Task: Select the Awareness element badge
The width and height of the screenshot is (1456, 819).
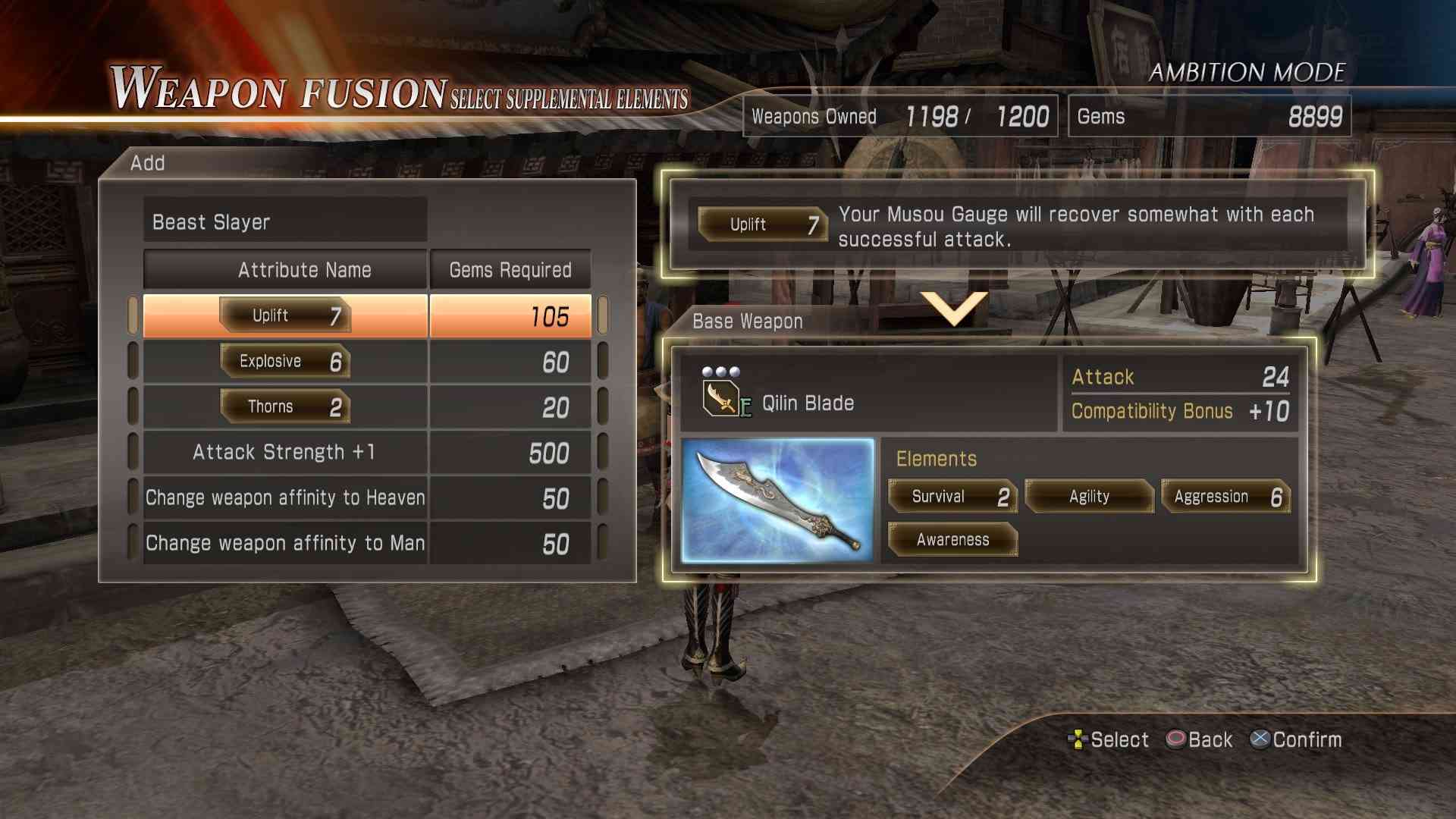Action: click(x=952, y=540)
